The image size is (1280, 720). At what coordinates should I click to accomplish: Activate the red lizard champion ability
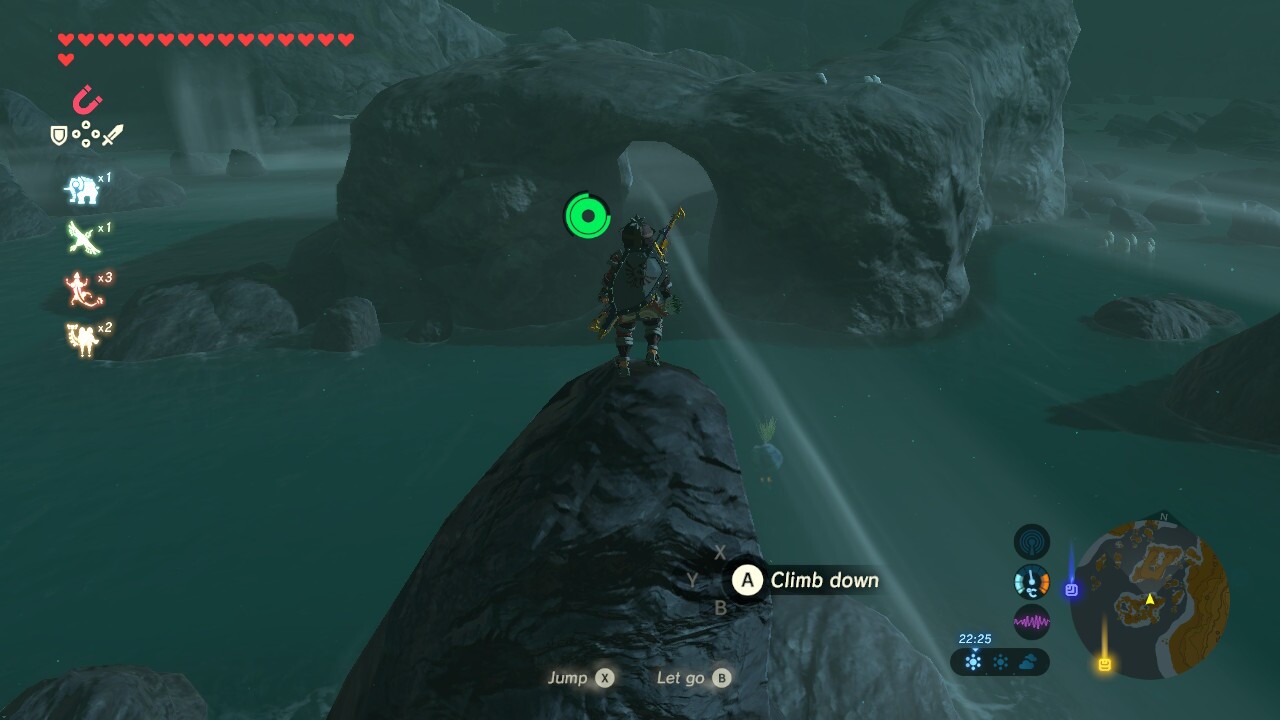(82, 290)
